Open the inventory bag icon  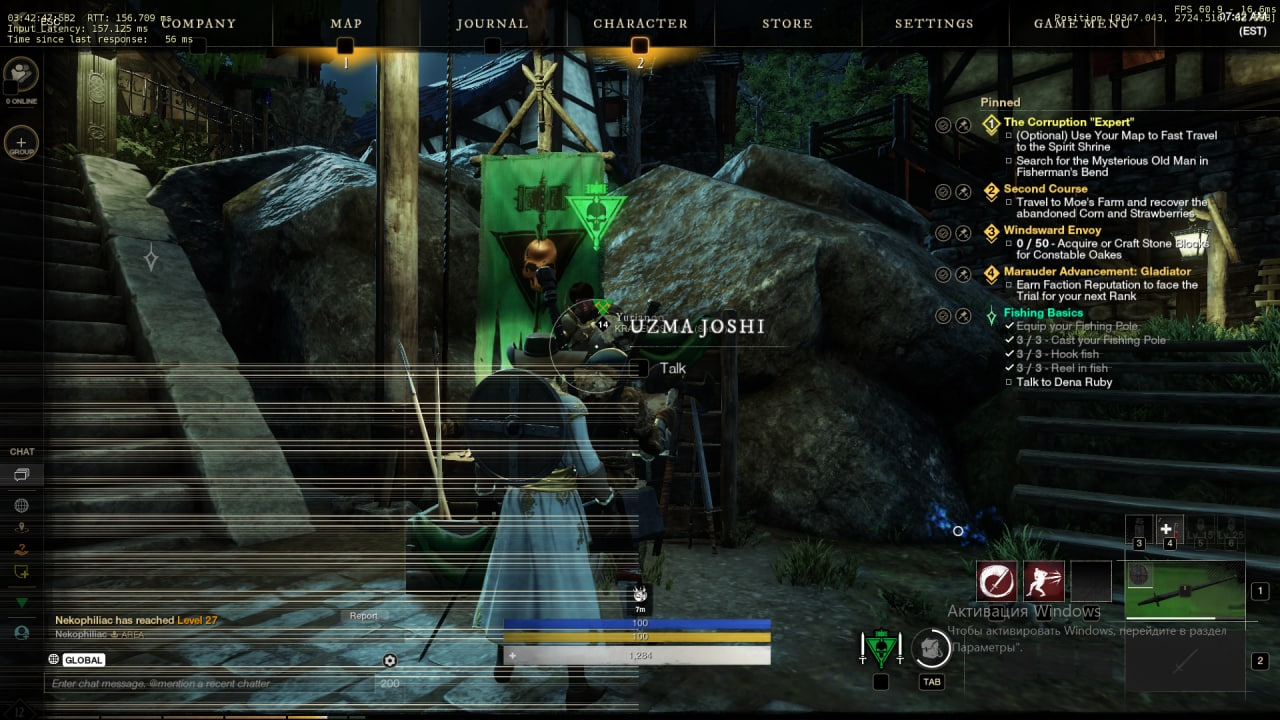pyautogui.click(x=931, y=650)
